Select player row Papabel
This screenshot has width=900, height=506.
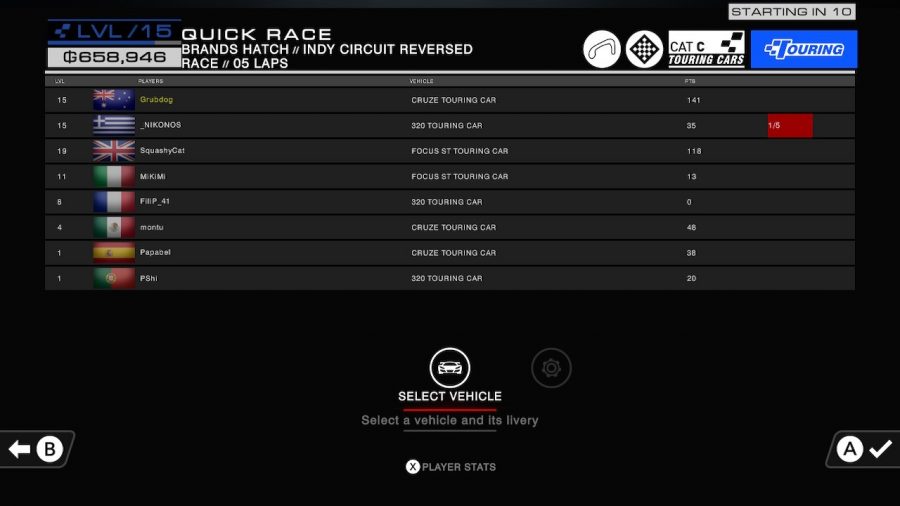click(450, 253)
